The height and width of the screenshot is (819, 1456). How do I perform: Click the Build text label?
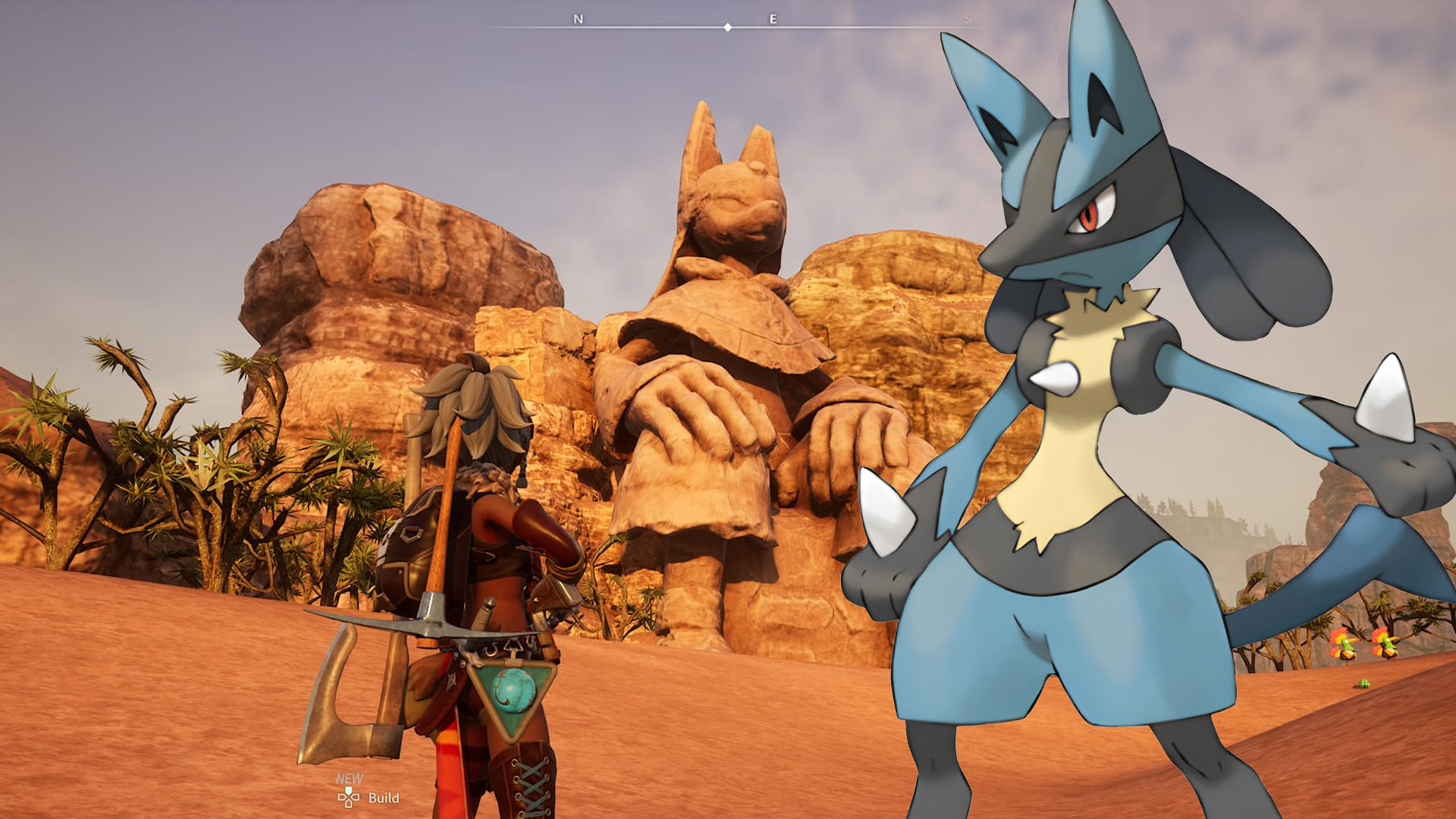384,797
